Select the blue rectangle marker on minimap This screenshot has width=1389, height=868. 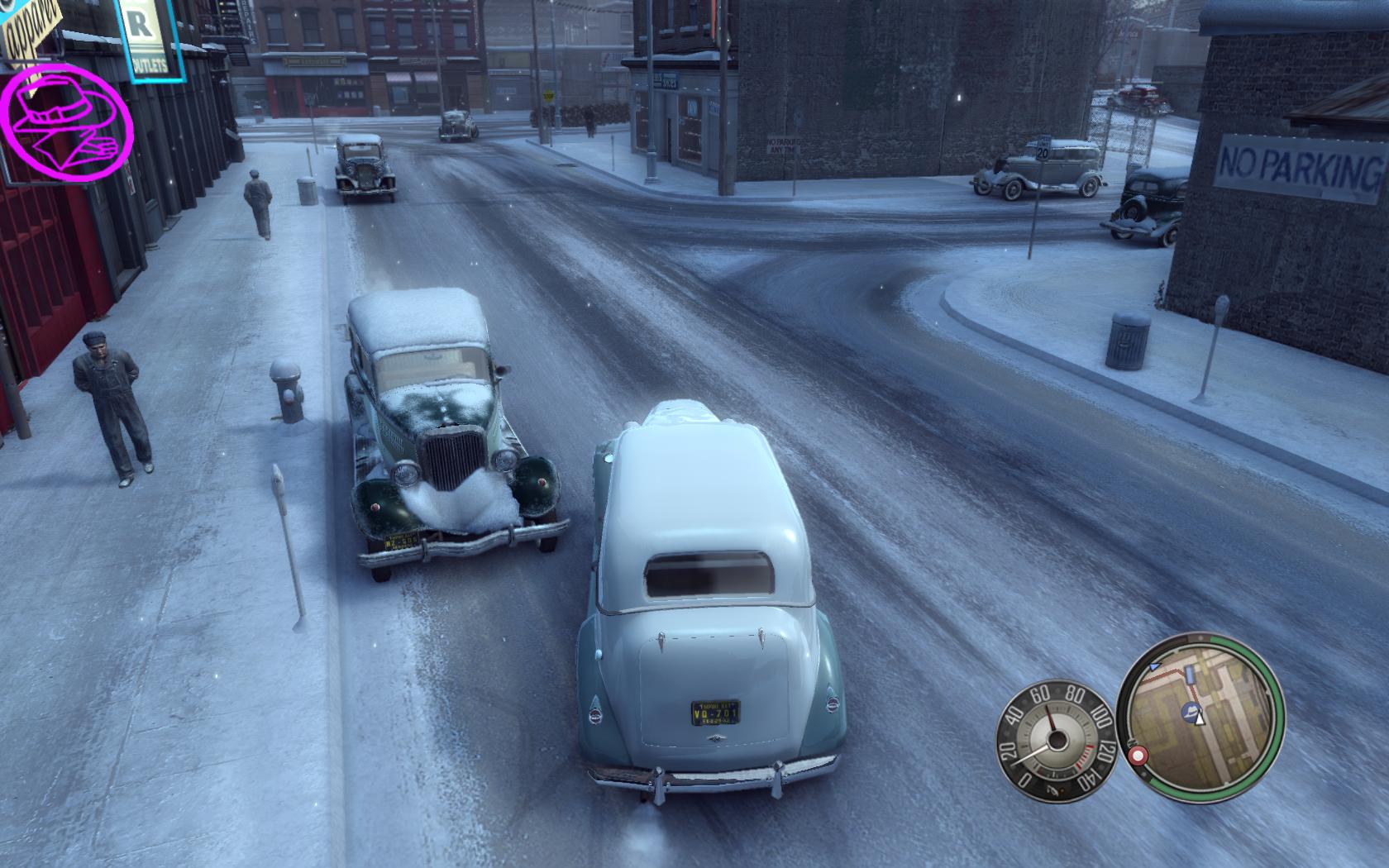(x=1190, y=675)
